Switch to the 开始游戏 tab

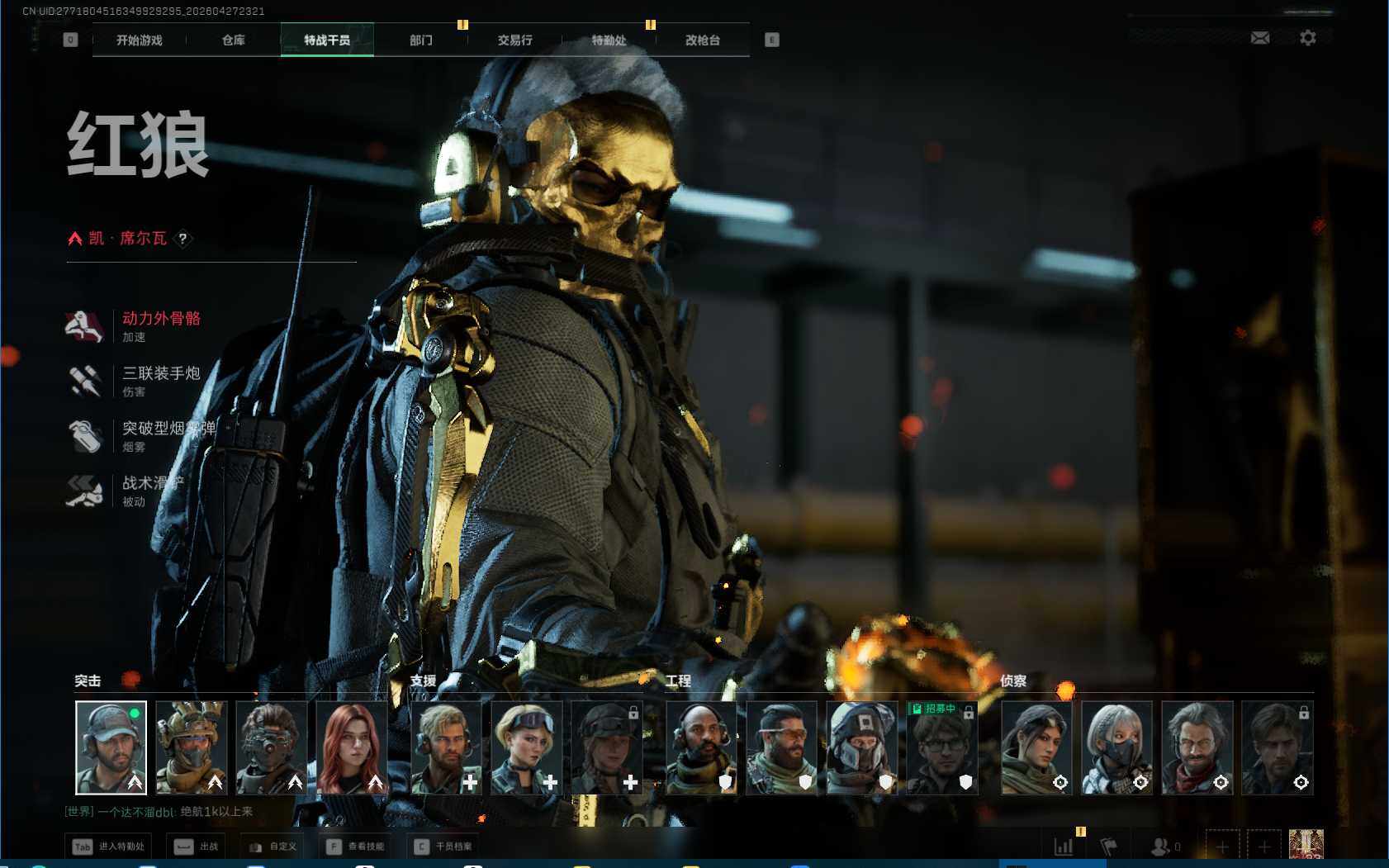139,40
